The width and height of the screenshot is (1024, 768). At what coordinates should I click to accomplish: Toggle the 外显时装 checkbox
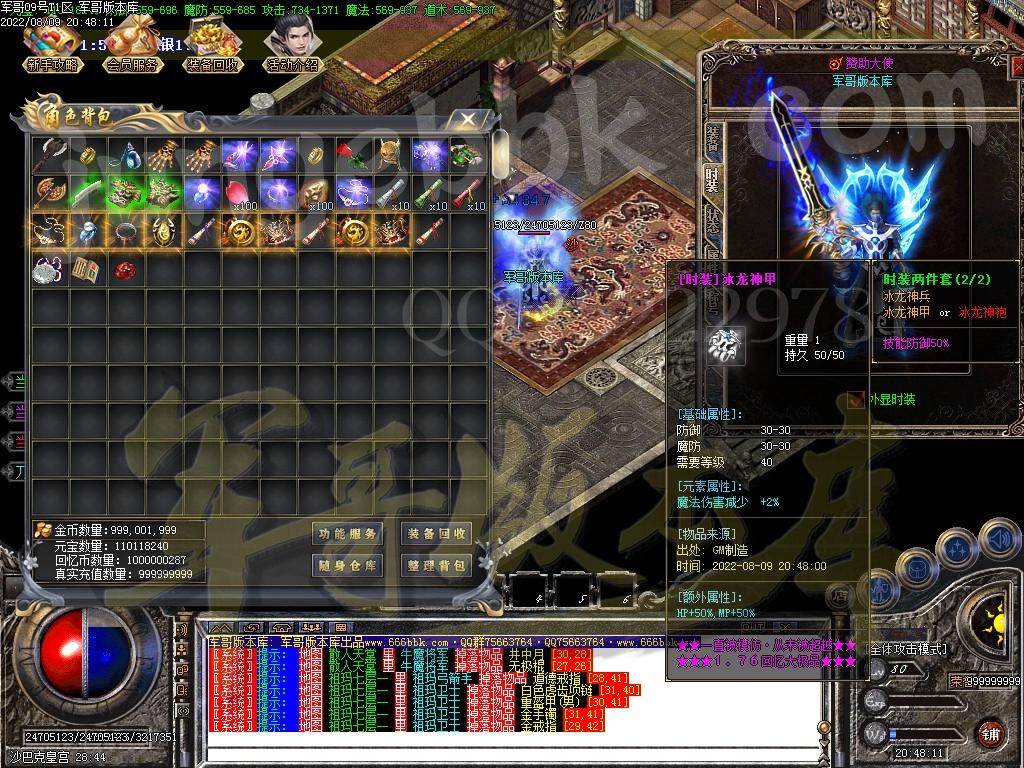[x=855, y=400]
